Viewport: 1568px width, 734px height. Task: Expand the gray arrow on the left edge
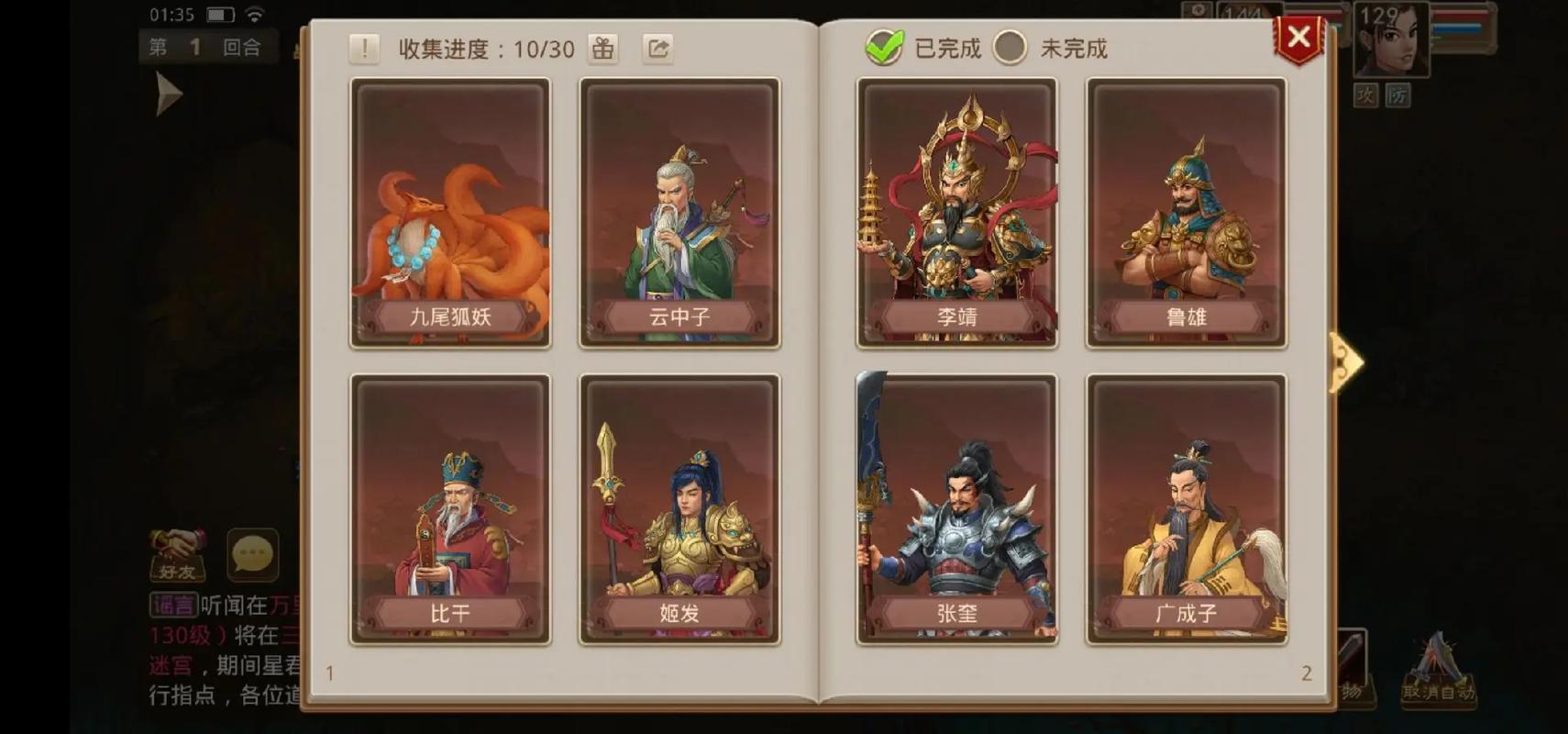(167, 92)
